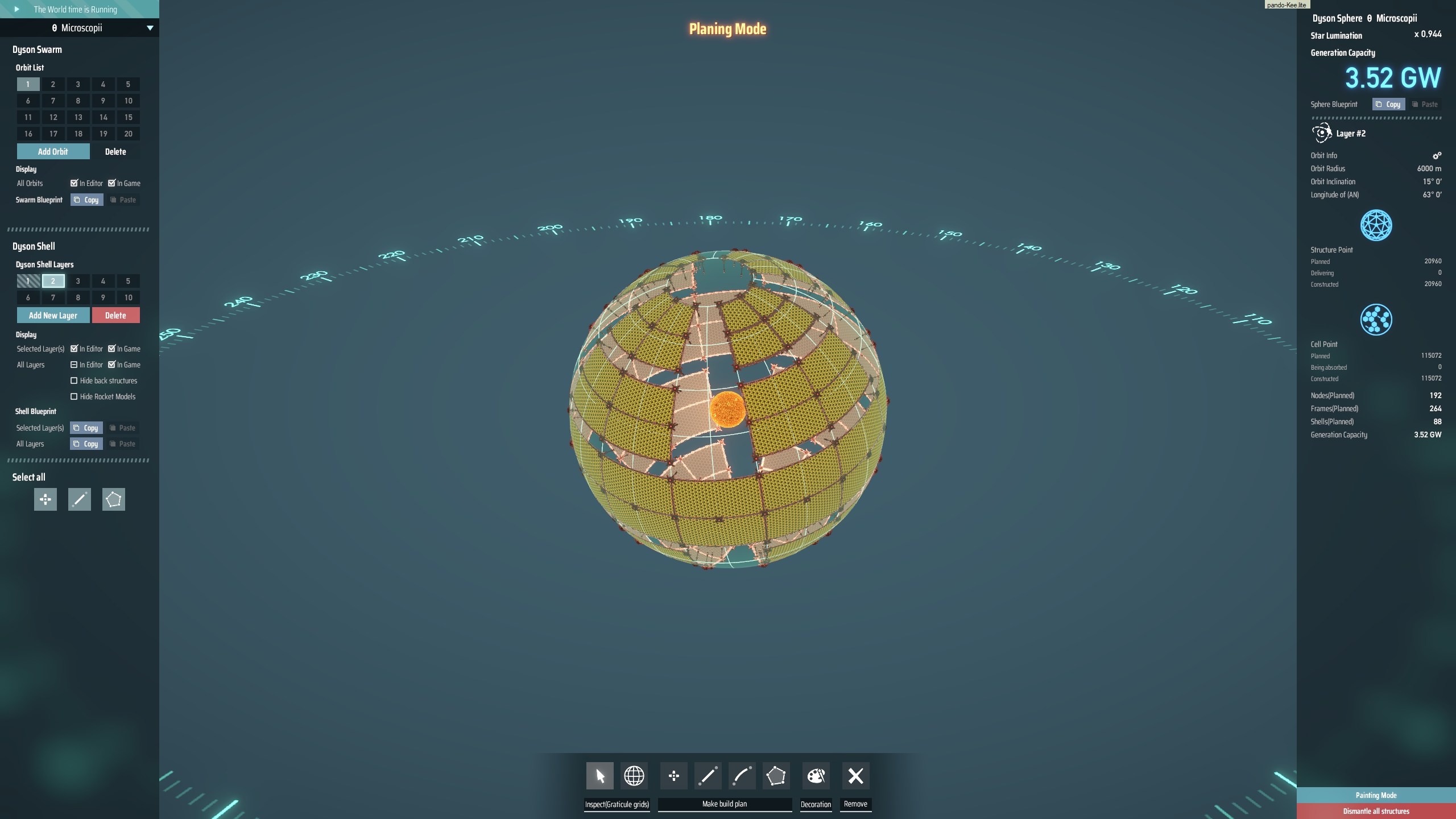The width and height of the screenshot is (1456, 819).
Task: Select orbit 5 in the Orbit List
Action: 128,84
